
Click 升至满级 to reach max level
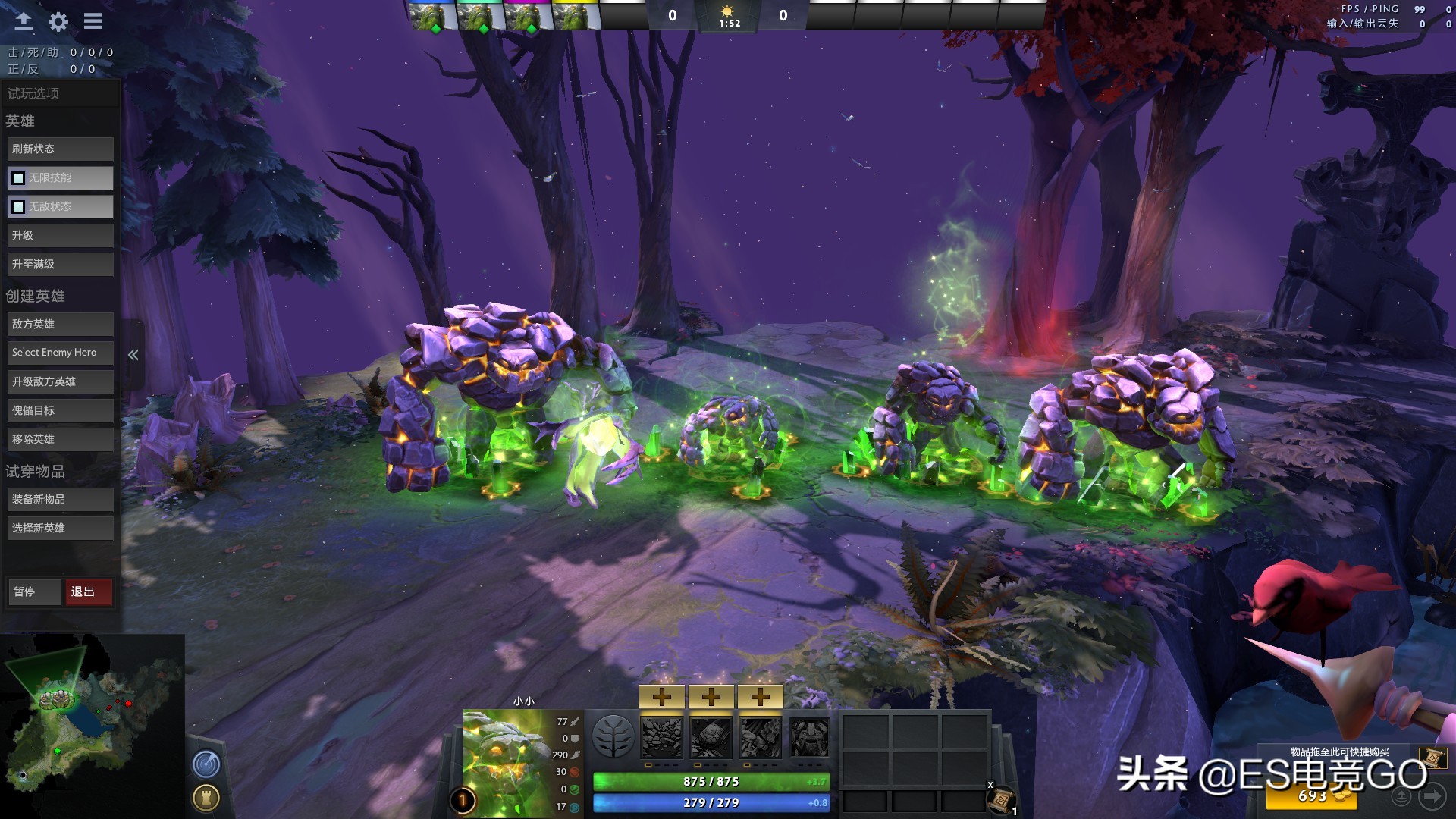click(60, 264)
